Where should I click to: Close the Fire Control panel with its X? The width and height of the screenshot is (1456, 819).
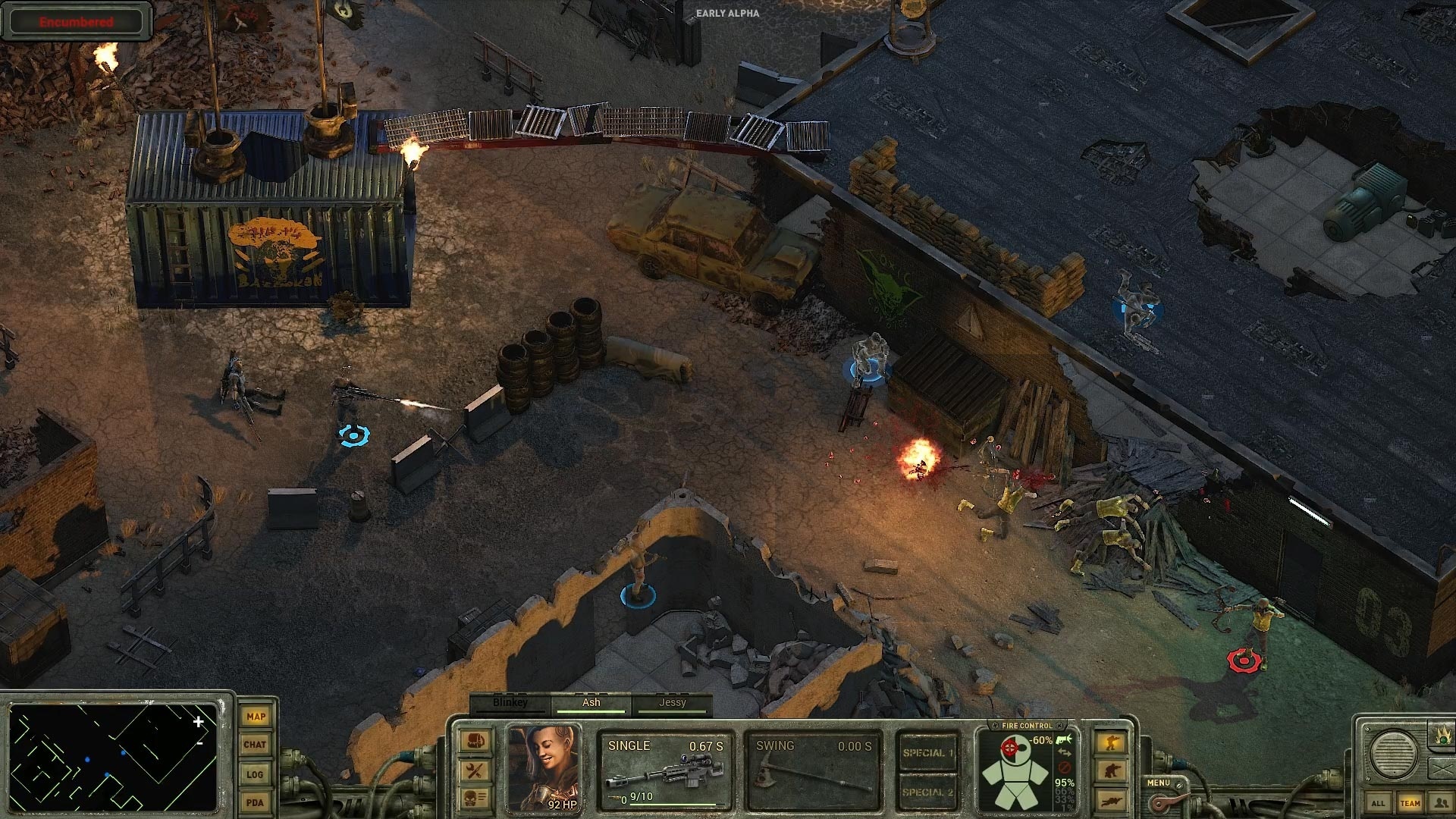point(1060,726)
